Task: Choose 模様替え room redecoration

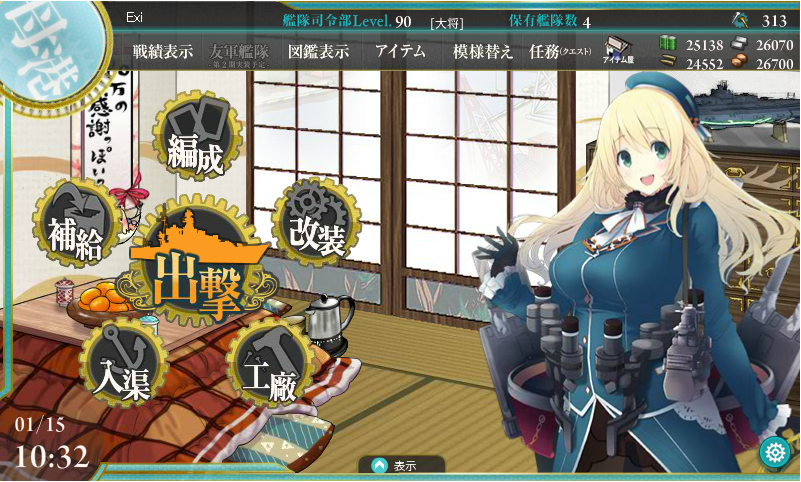Action: 483,52
